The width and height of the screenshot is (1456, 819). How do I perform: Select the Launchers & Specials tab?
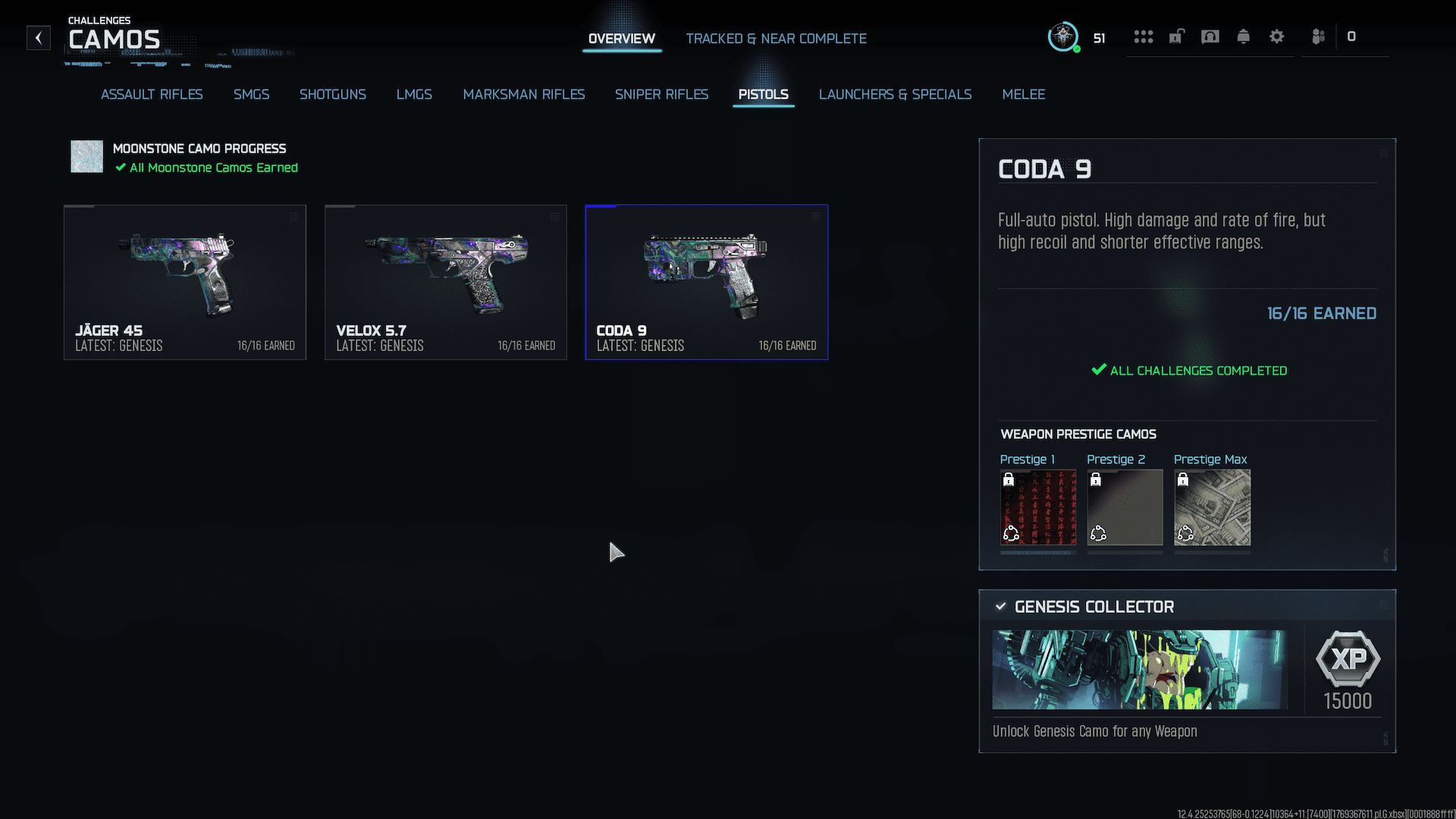click(895, 94)
